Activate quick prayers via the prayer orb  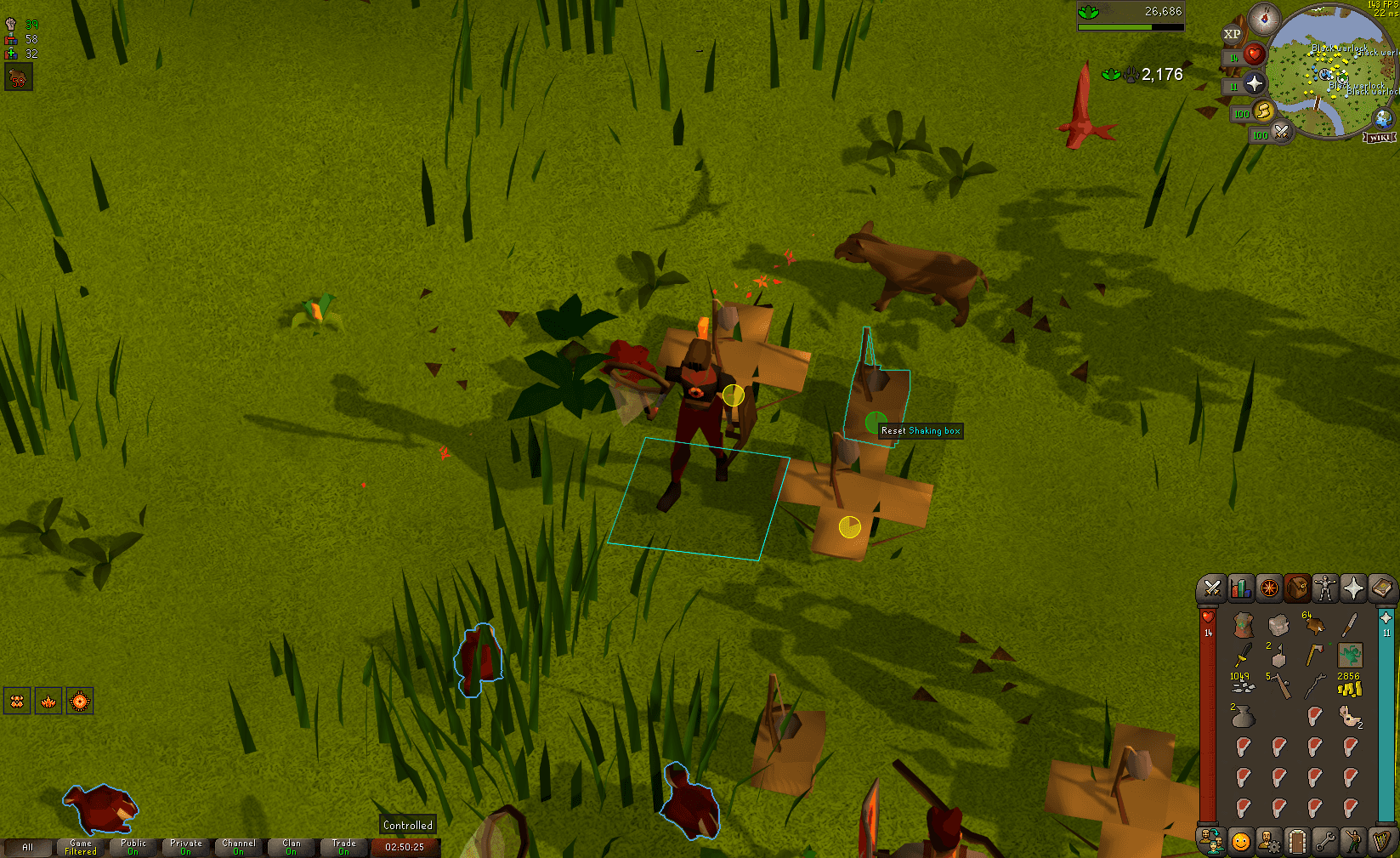point(1253,82)
